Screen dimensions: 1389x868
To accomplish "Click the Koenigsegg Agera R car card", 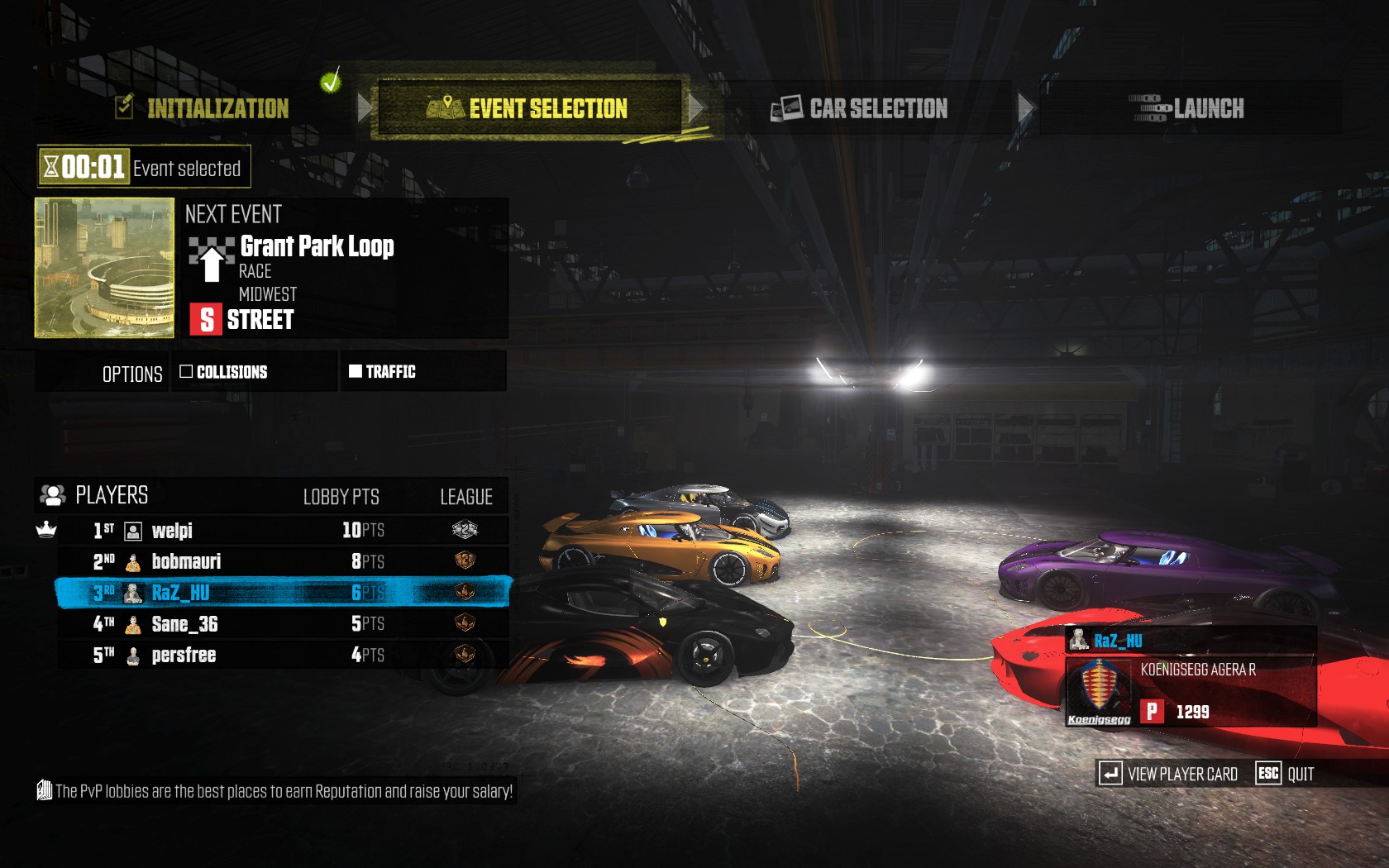I will click(1191, 690).
